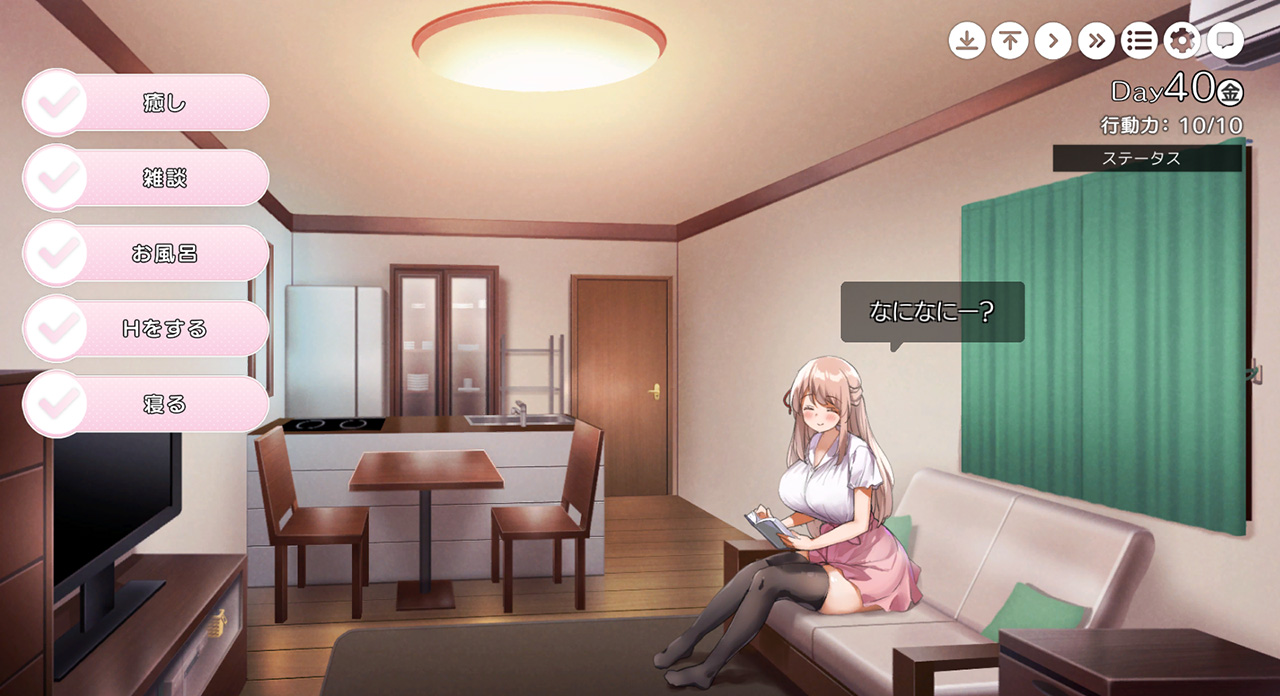This screenshot has height=696, width=1280.
Task: Toggle the speech bubble icon
Action: coord(1225,41)
